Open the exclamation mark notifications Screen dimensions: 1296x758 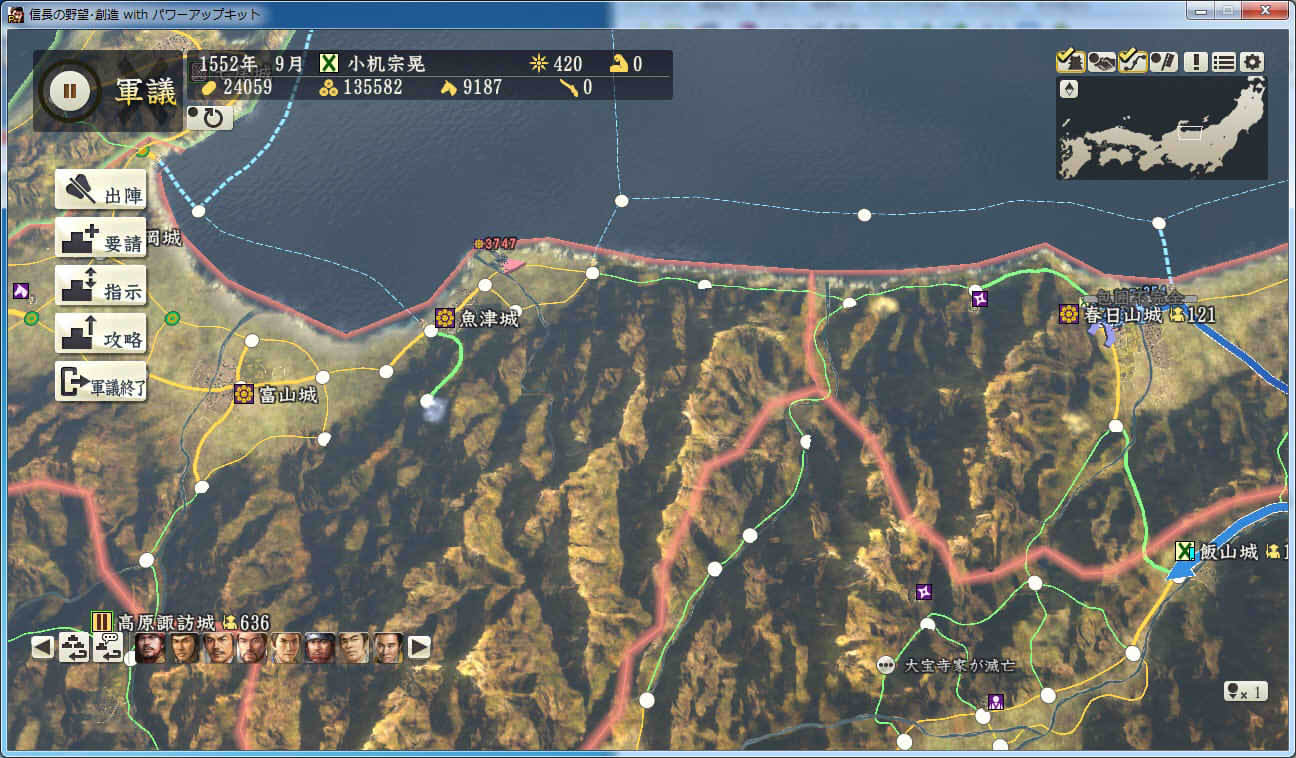click(1195, 62)
